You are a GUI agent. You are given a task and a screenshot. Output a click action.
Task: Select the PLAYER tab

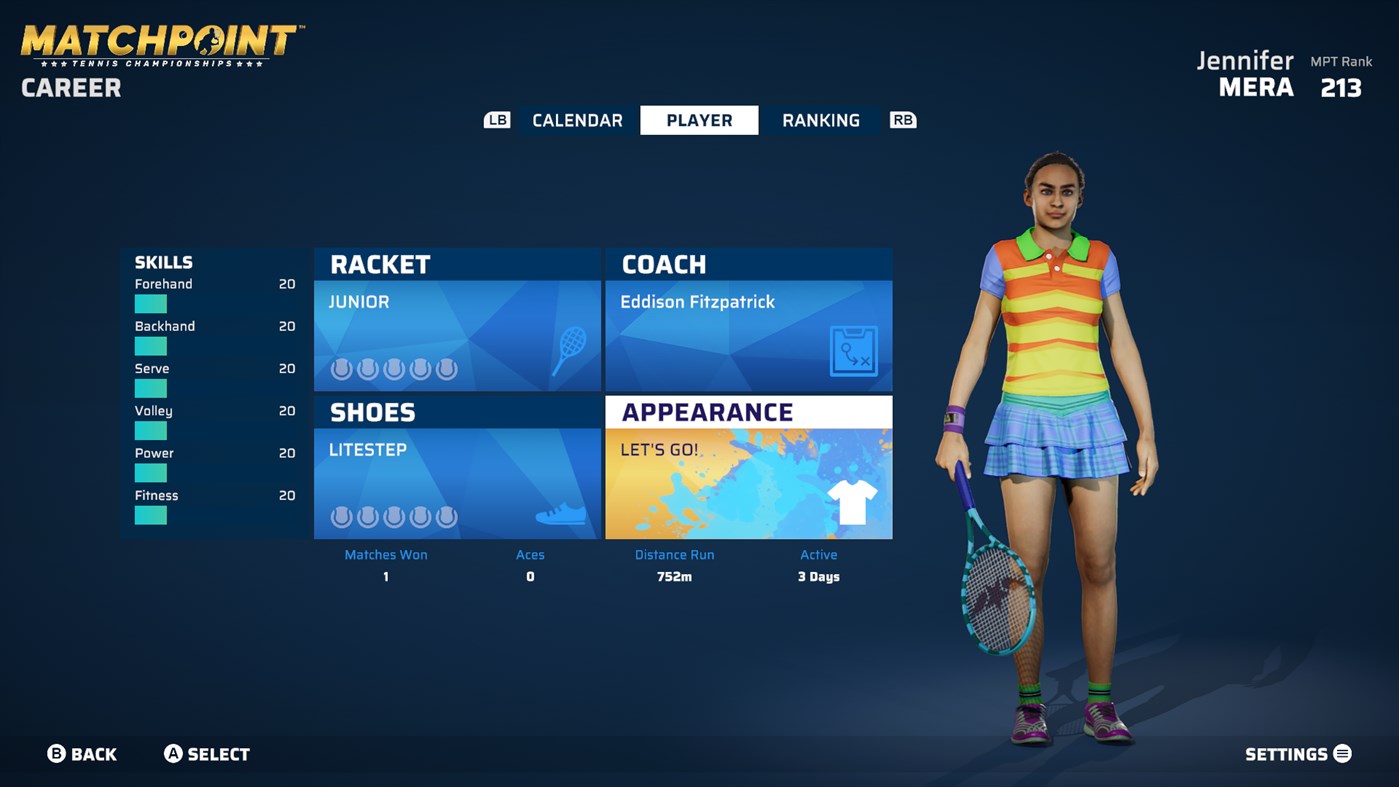[x=699, y=119]
